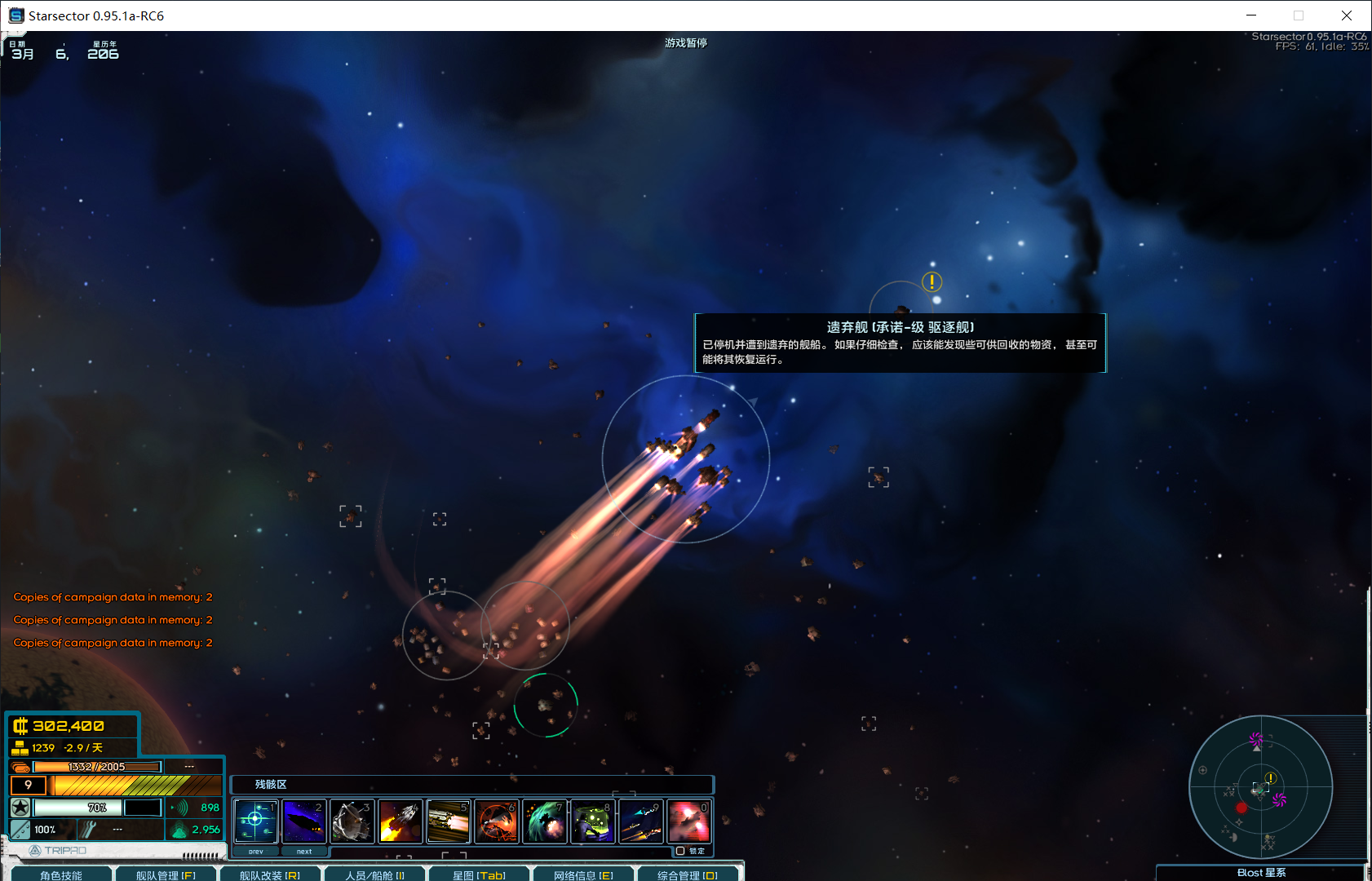Go to previous ability bar with prev
The height and width of the screenshot is (881, 1372).
click(256, 851)
